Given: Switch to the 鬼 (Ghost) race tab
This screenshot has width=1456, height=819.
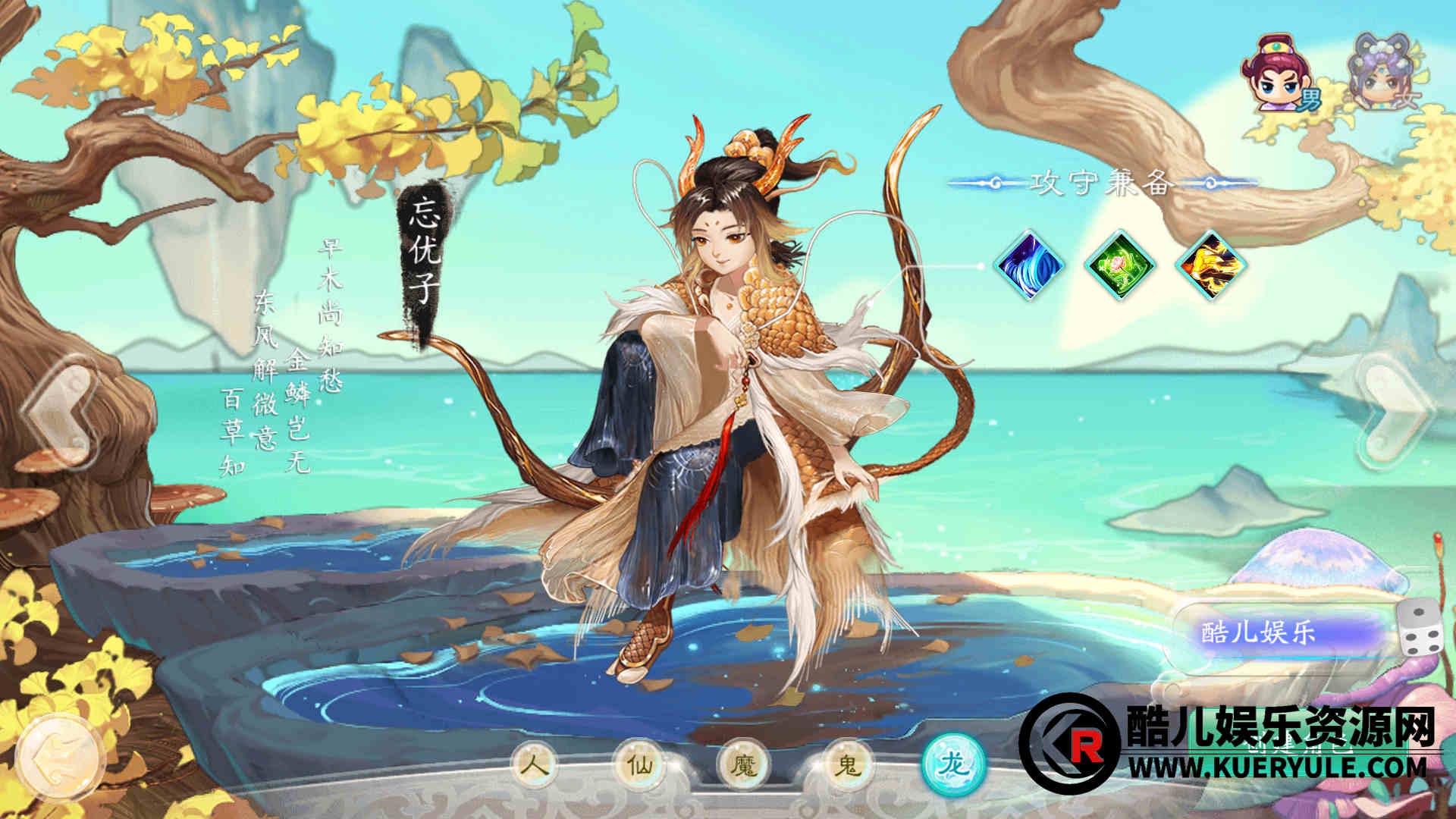Looking at the screenshot, I should point(848,764).
